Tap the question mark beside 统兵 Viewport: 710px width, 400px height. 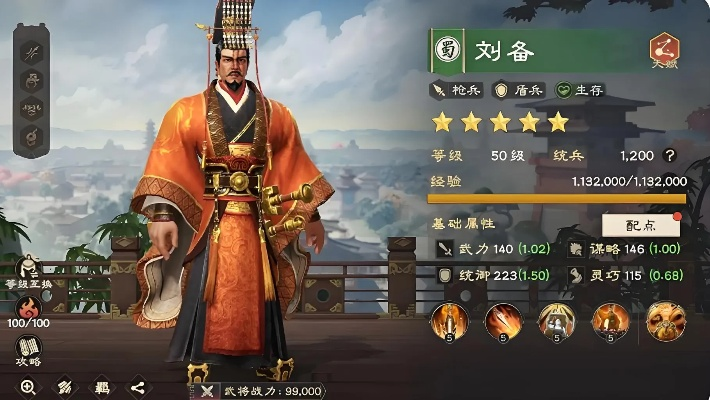click(x=669, y=156)
